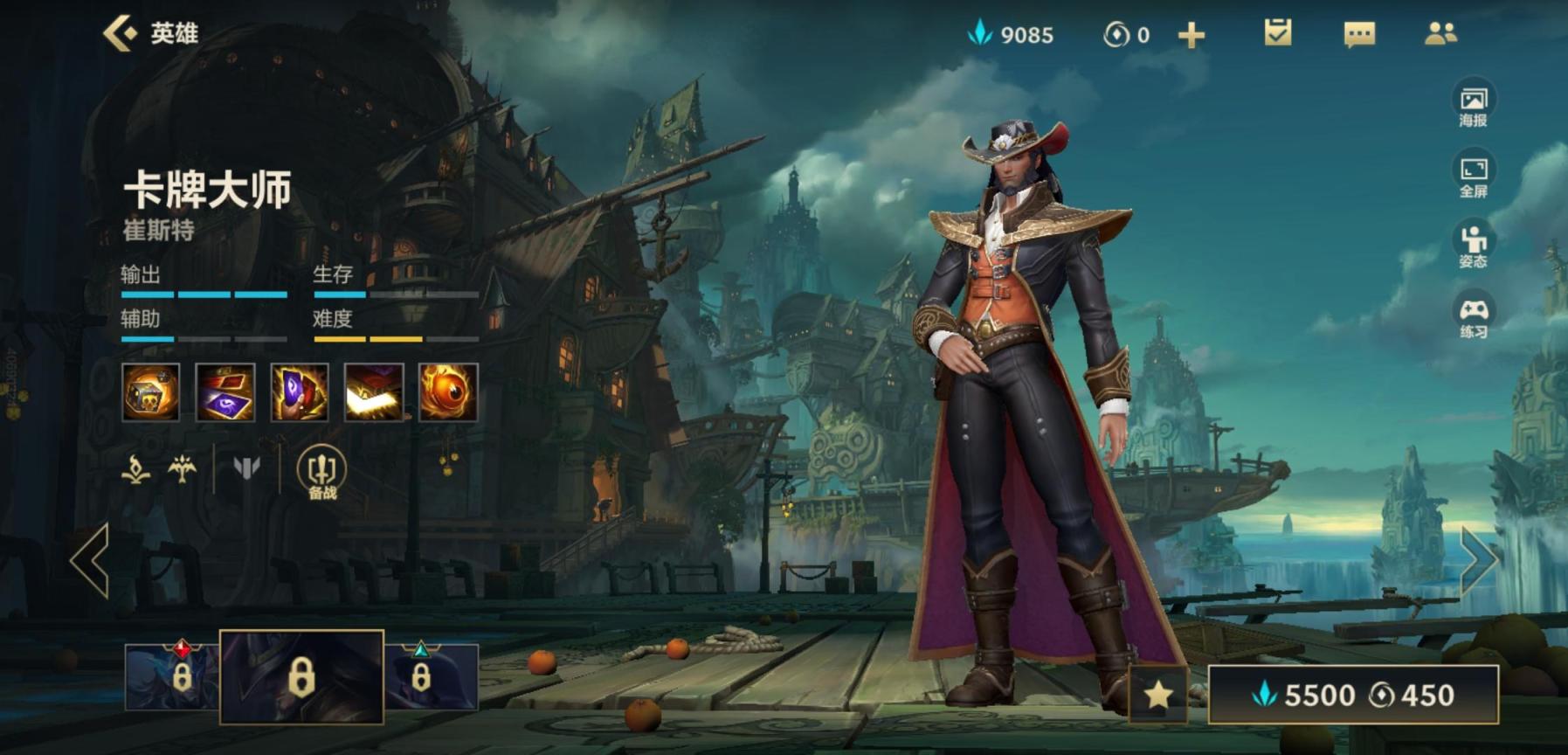View the pick-a-card ability icon
The width and height of the screenshot is (1568, 755).
pos(300,392)
